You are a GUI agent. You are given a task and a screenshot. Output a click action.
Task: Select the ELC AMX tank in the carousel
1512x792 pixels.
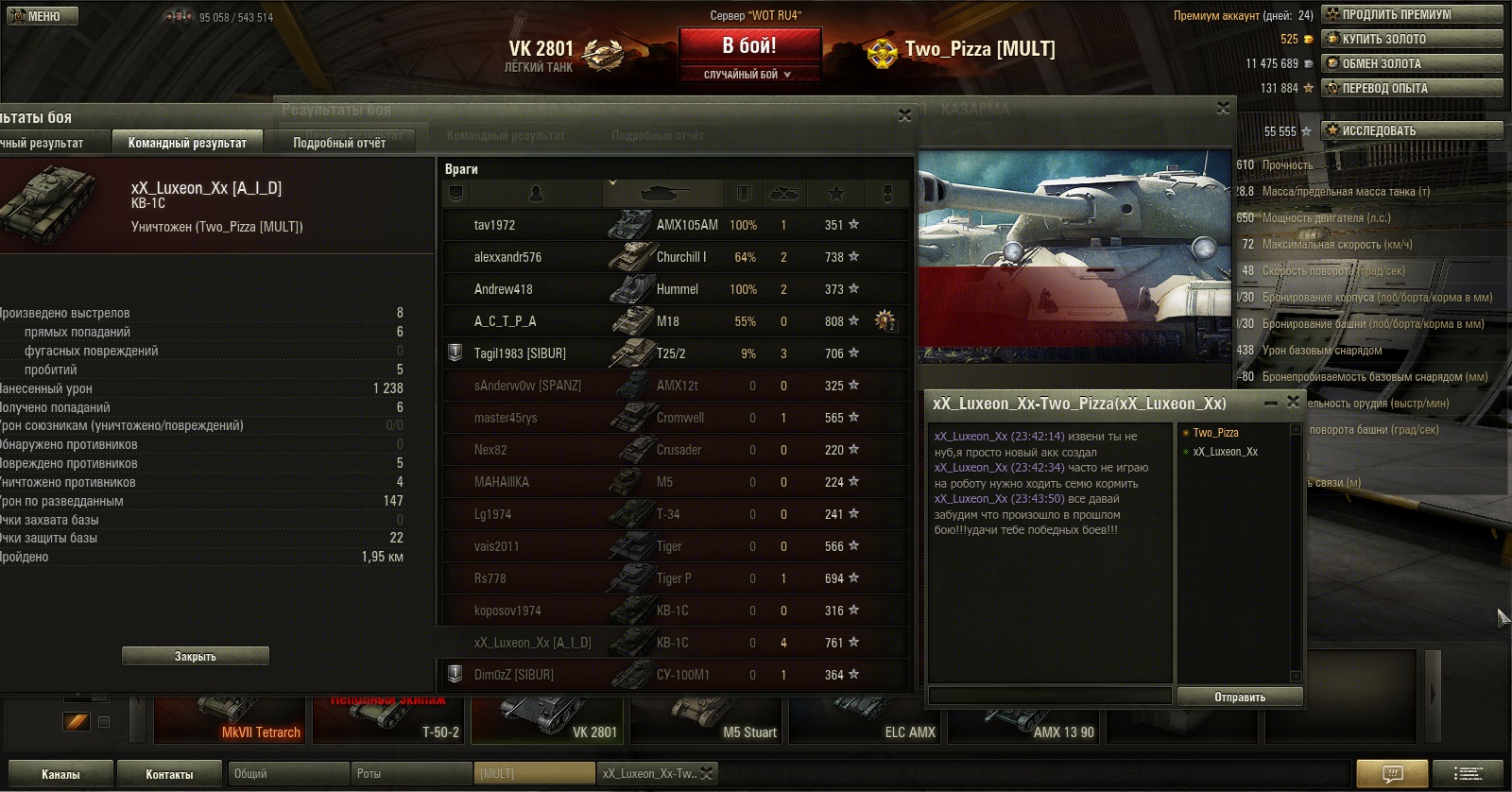click(864, 719)
